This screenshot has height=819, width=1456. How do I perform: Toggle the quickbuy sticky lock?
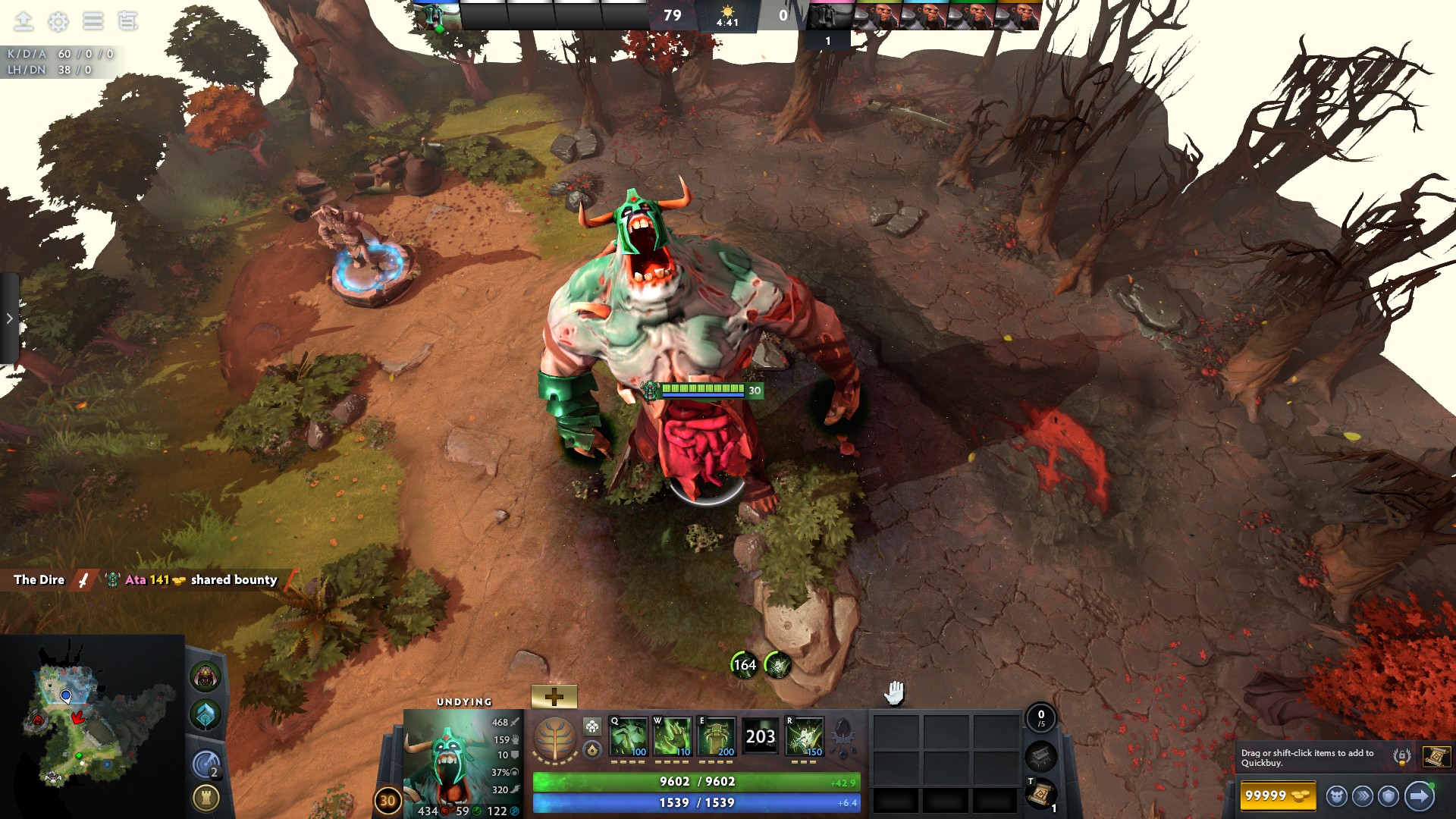click(1402, 756)
